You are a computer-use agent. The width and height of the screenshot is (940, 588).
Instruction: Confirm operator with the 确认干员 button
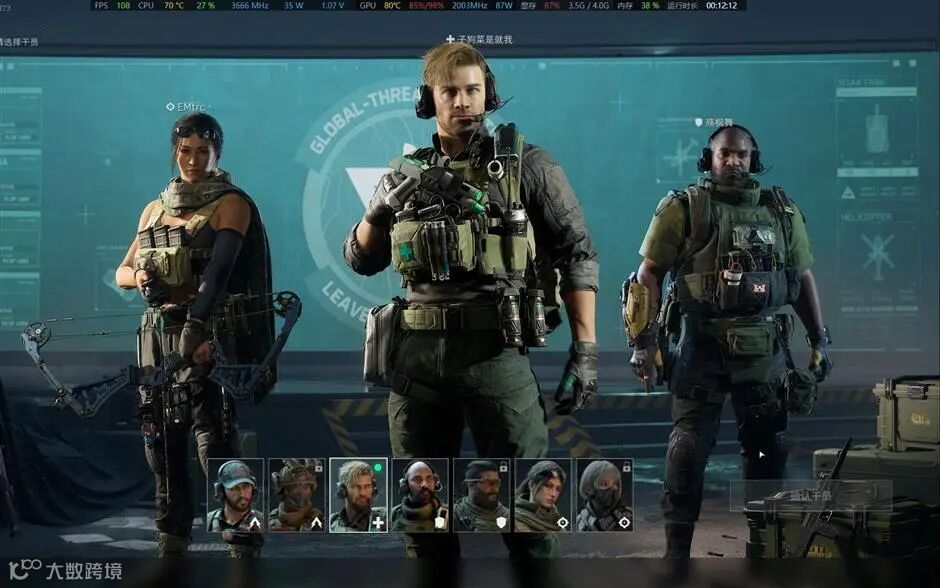click(x=810, y=495)
